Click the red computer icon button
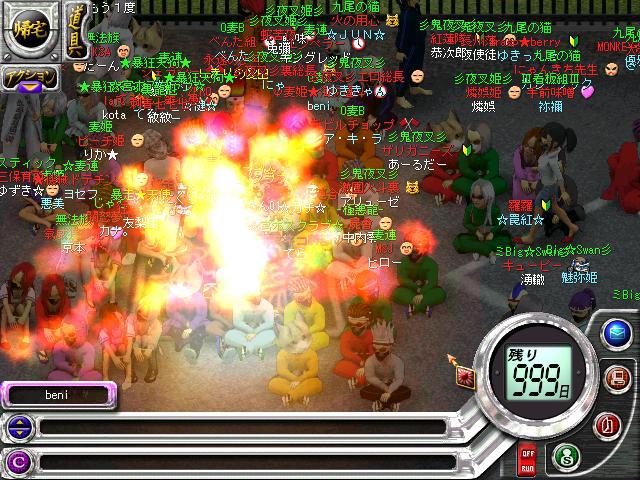This screenshot has height=480, width=640. (617, 378)
